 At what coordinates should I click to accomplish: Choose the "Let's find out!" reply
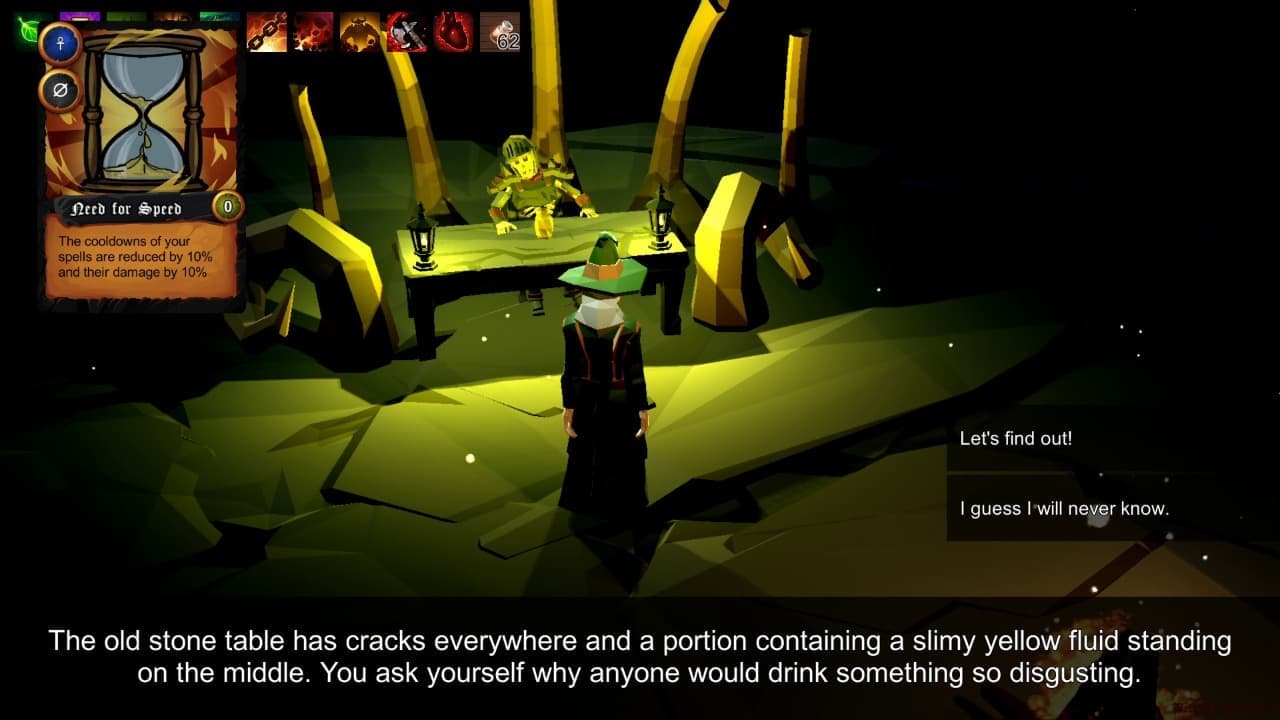(x=1015, y=439)
